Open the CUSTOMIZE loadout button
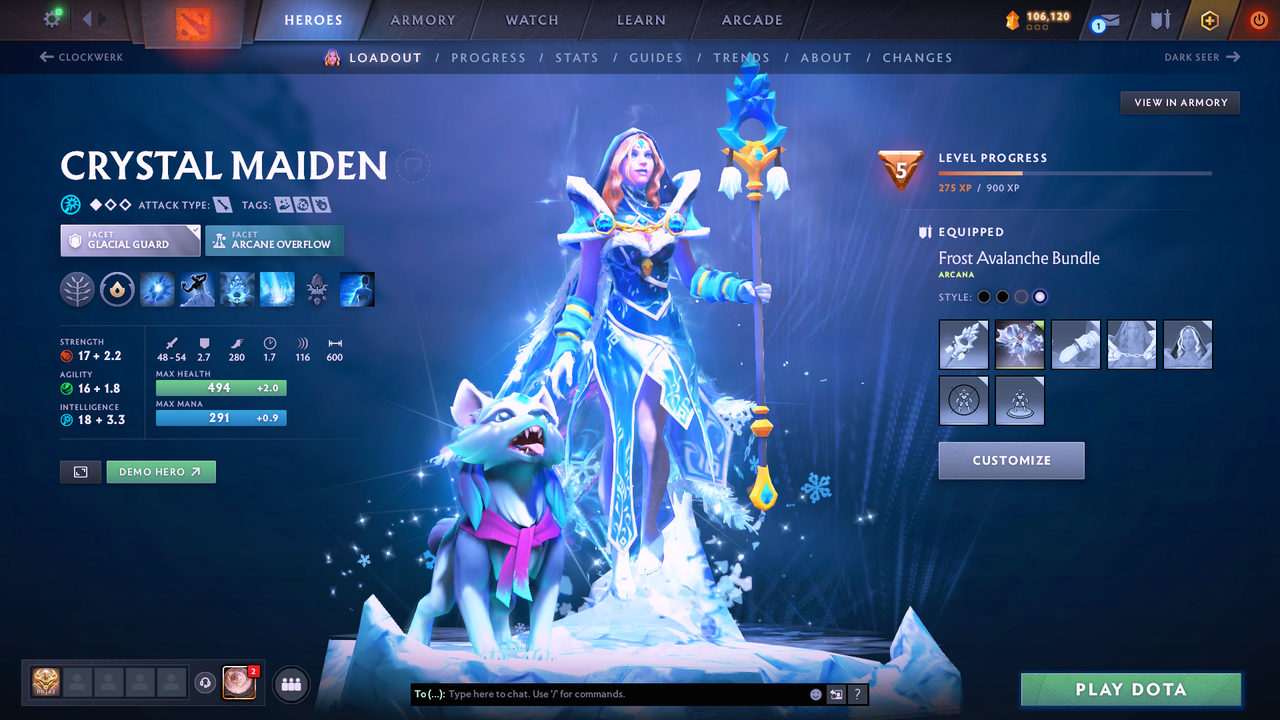Image resolution: width=1280 pixels, height=720 pixels. 1011,460
